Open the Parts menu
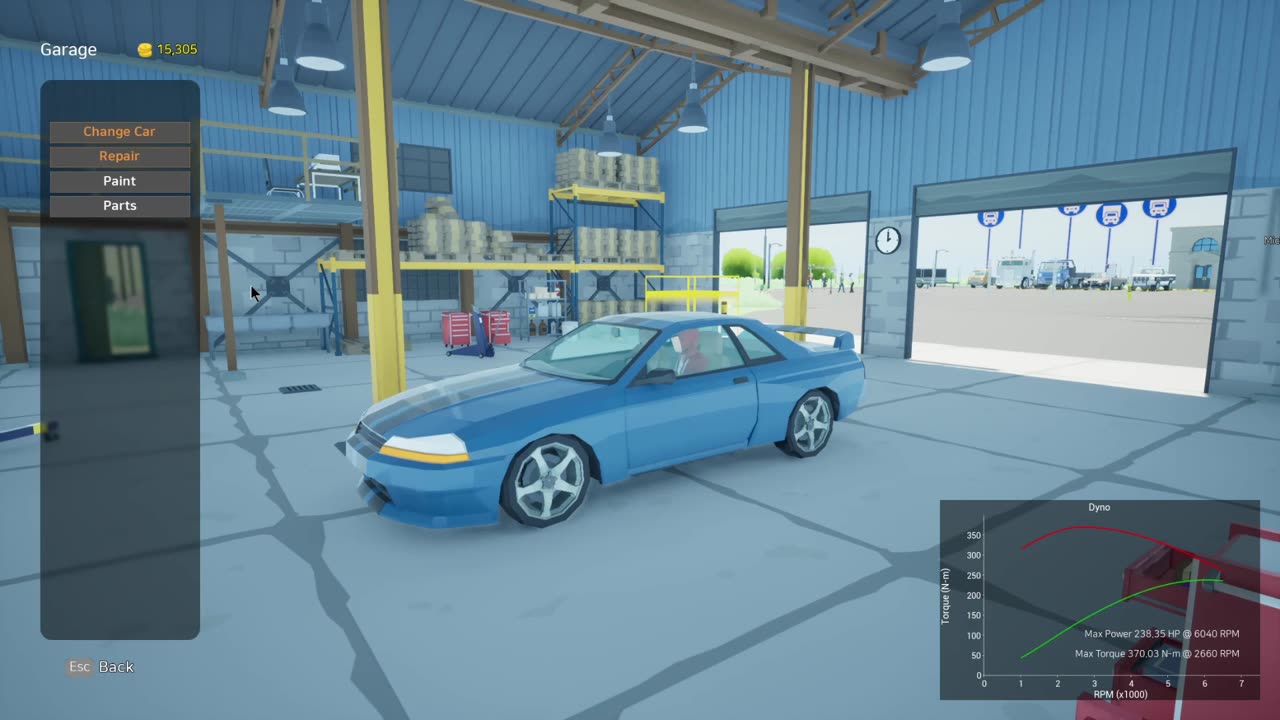The width and height of the screenshot is (1280, 720). (x=119, y=206)
